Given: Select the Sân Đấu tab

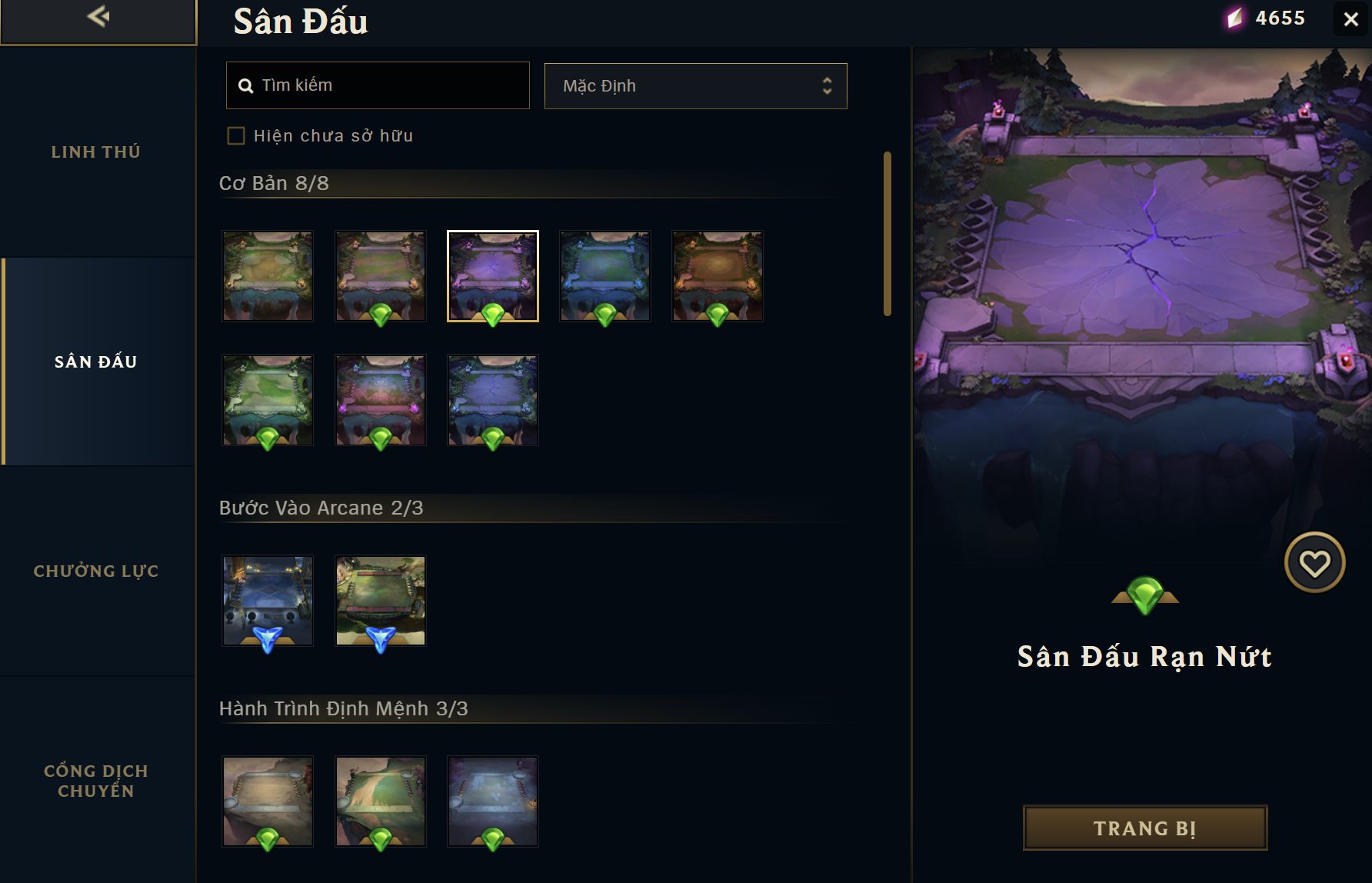Looking at the screenshot, I should click(96, 362).
